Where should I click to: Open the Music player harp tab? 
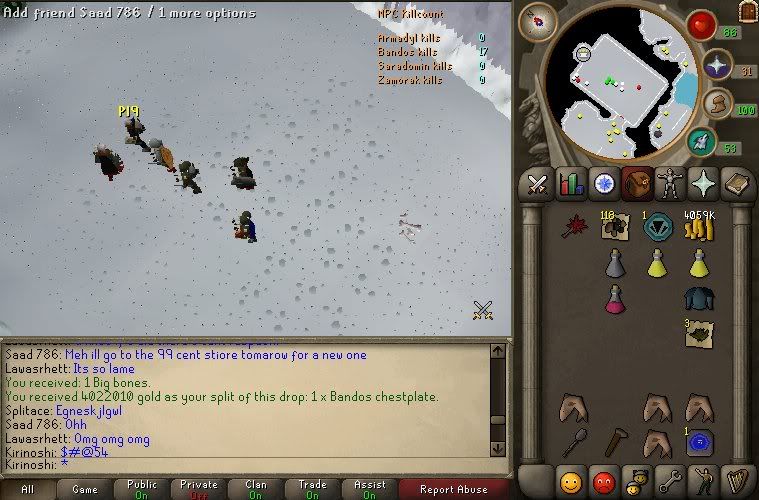(x=735, y=481)
